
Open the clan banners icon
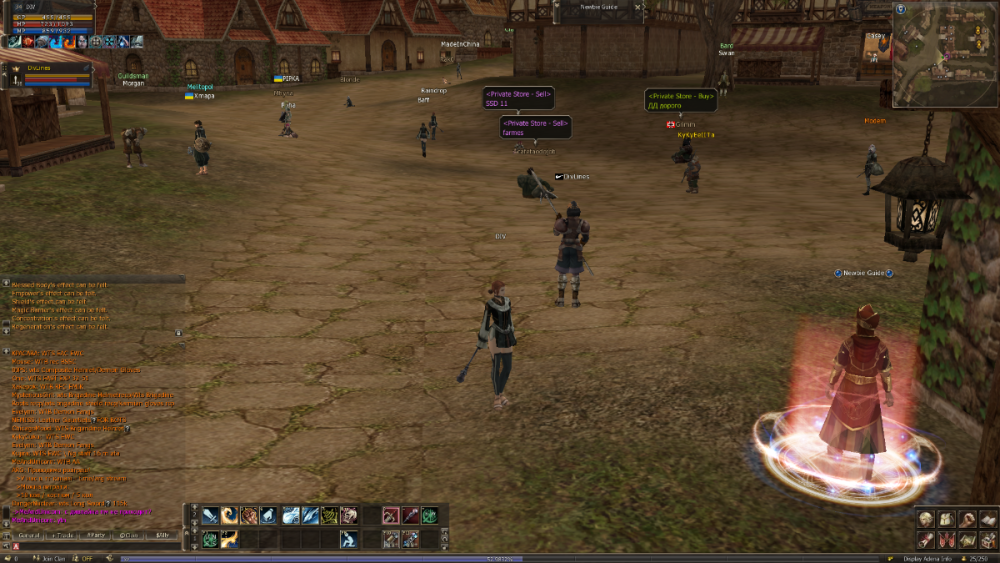(946, 539)
